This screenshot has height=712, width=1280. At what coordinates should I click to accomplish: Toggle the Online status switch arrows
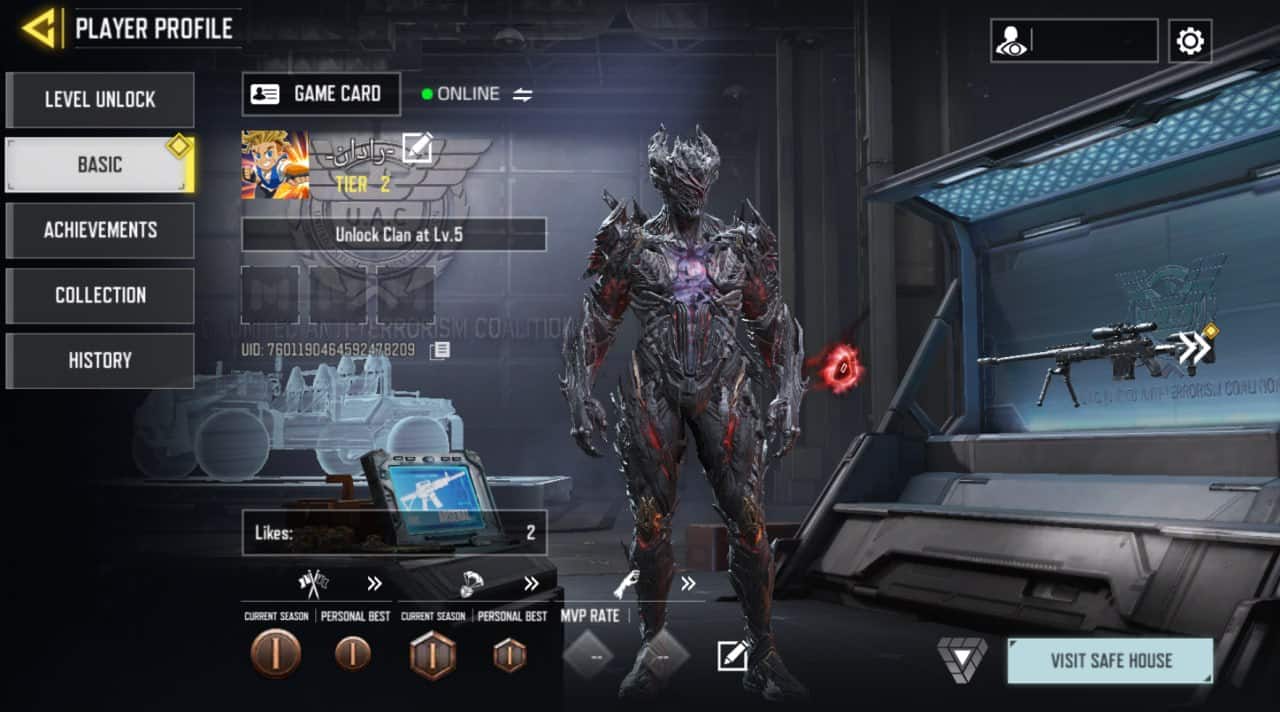coord(523,94)
